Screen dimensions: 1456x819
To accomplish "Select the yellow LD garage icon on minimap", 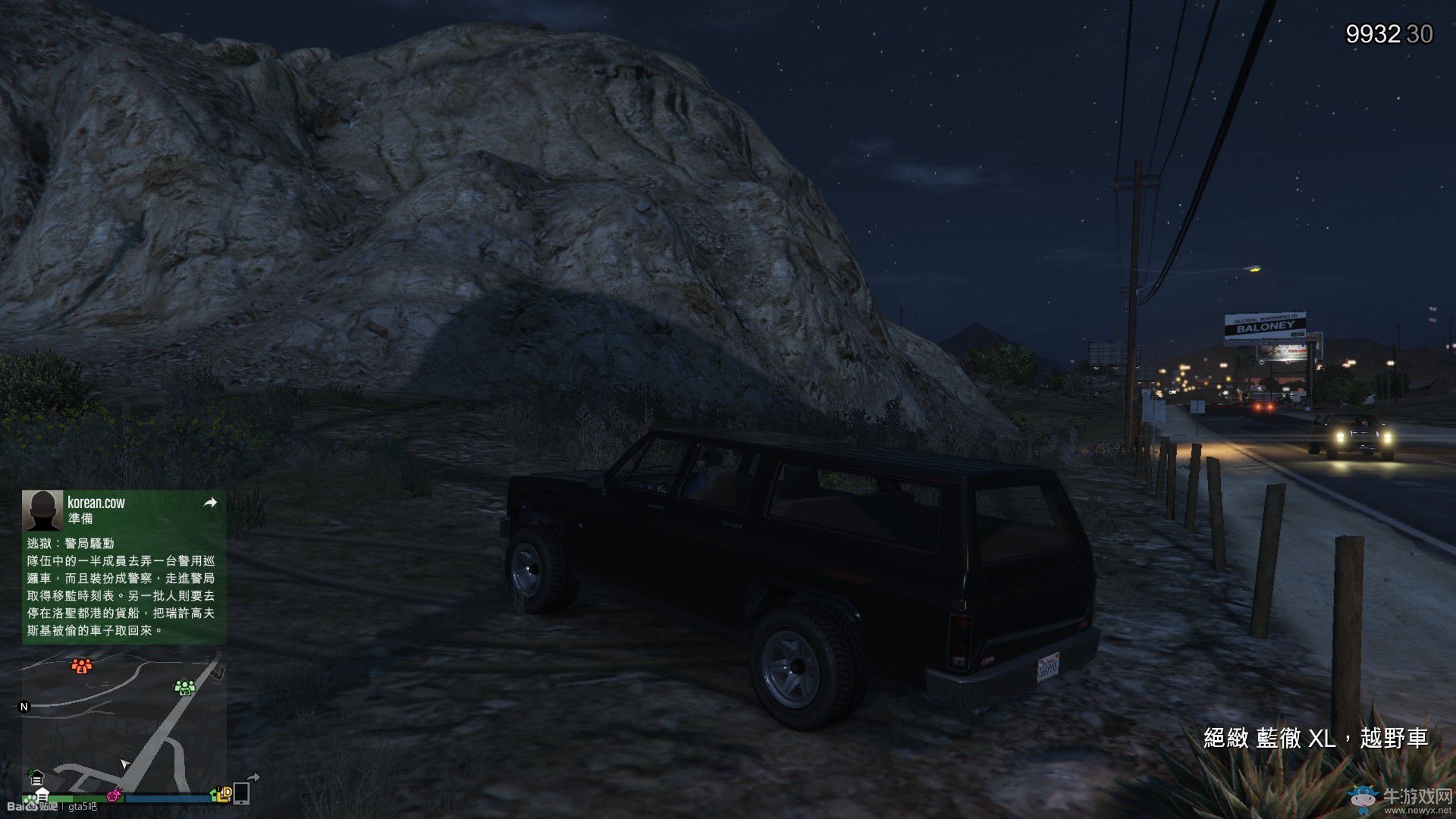I will tap(224, 793).
